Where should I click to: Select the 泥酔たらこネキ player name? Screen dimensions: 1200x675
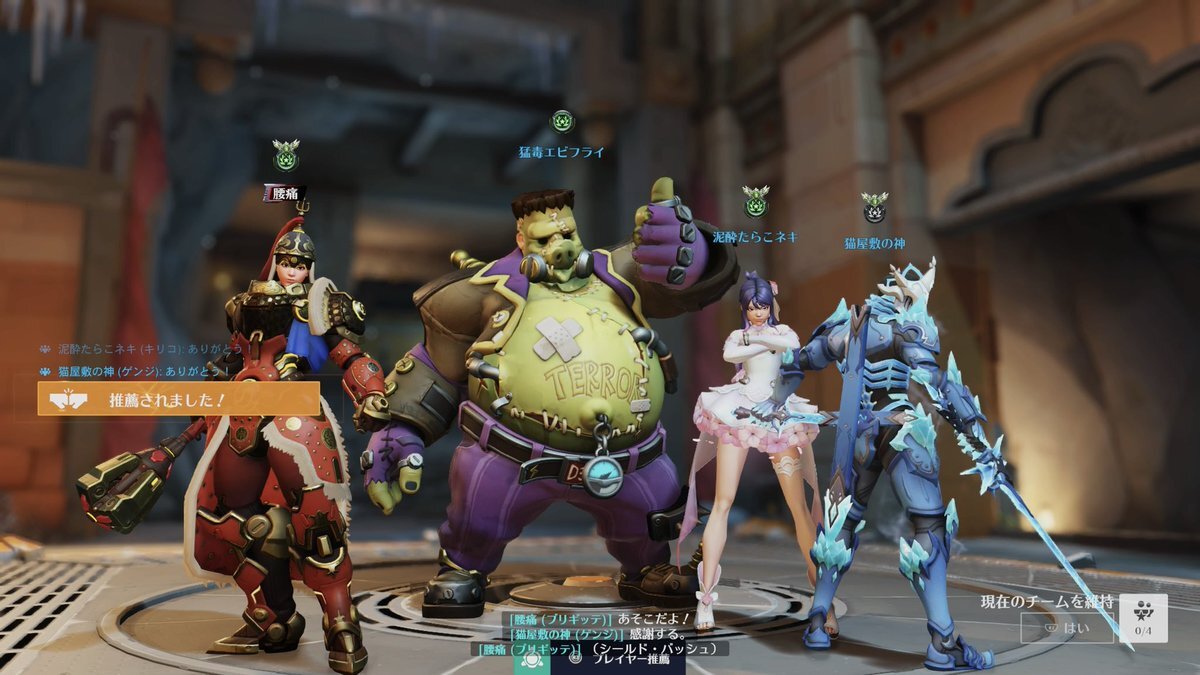pyautogui.click(x=755, y=237)
